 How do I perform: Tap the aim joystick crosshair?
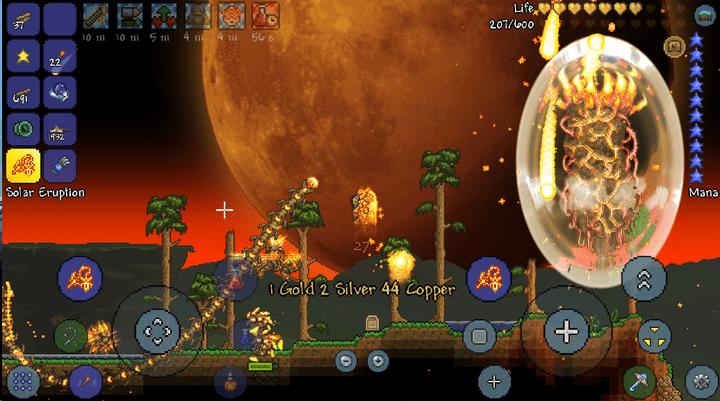(x=567, y=331)
